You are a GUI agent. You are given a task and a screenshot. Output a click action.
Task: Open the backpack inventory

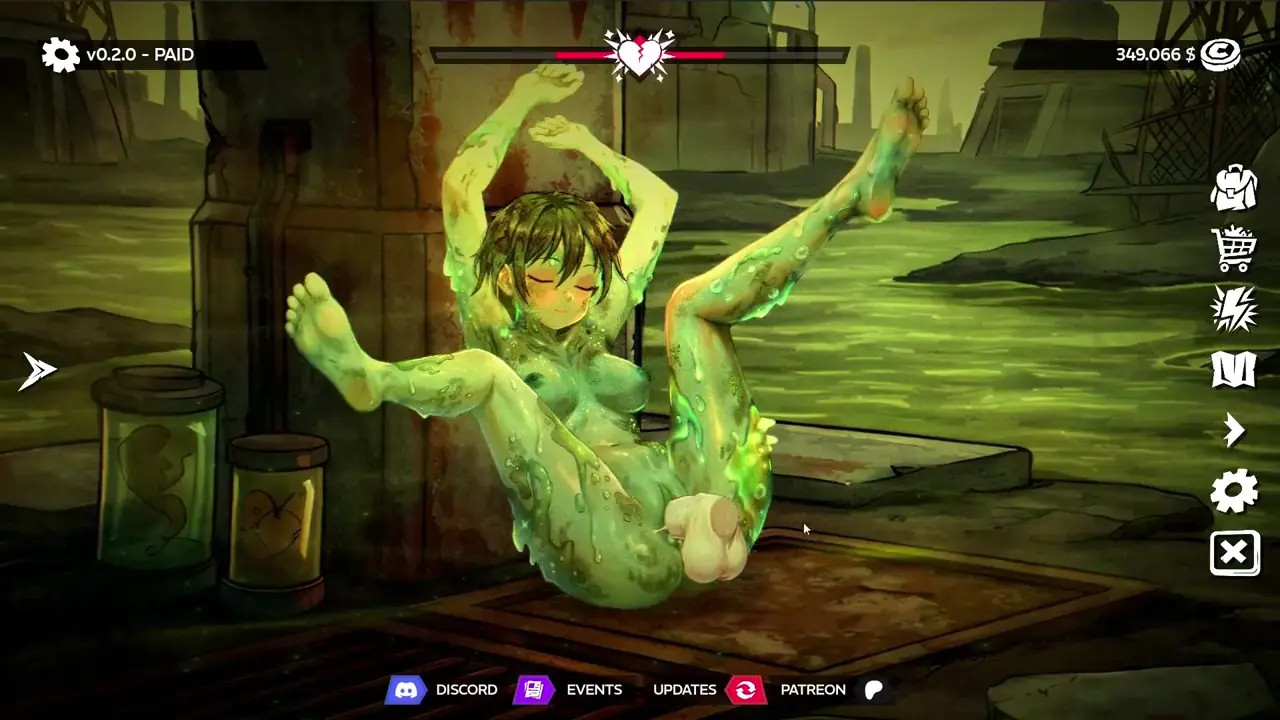(x=1234, y=187)
